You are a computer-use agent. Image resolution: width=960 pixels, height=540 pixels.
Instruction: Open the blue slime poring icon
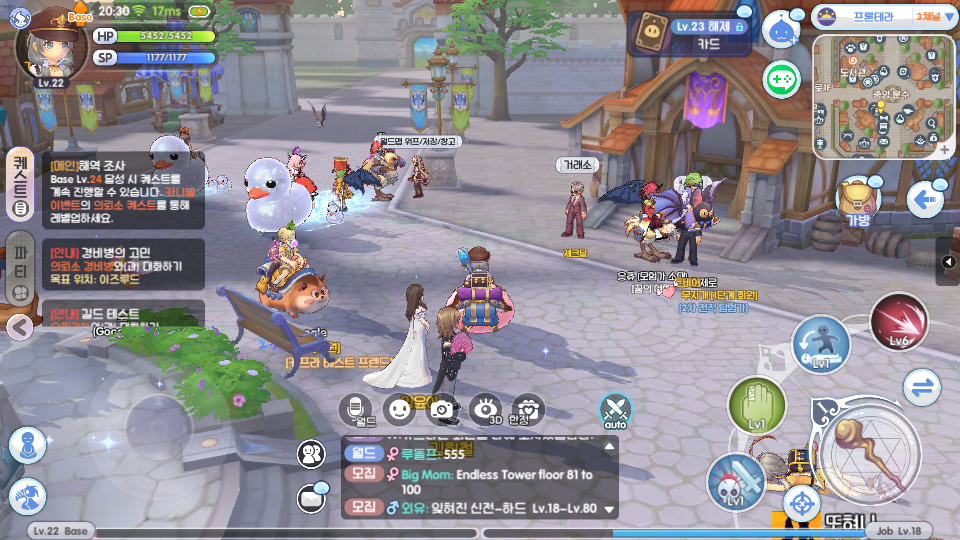point(780,30)
